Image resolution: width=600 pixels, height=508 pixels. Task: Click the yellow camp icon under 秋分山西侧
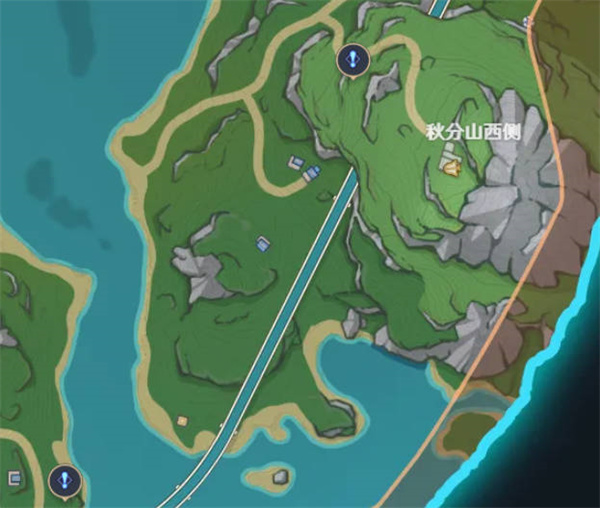point(450,168)
